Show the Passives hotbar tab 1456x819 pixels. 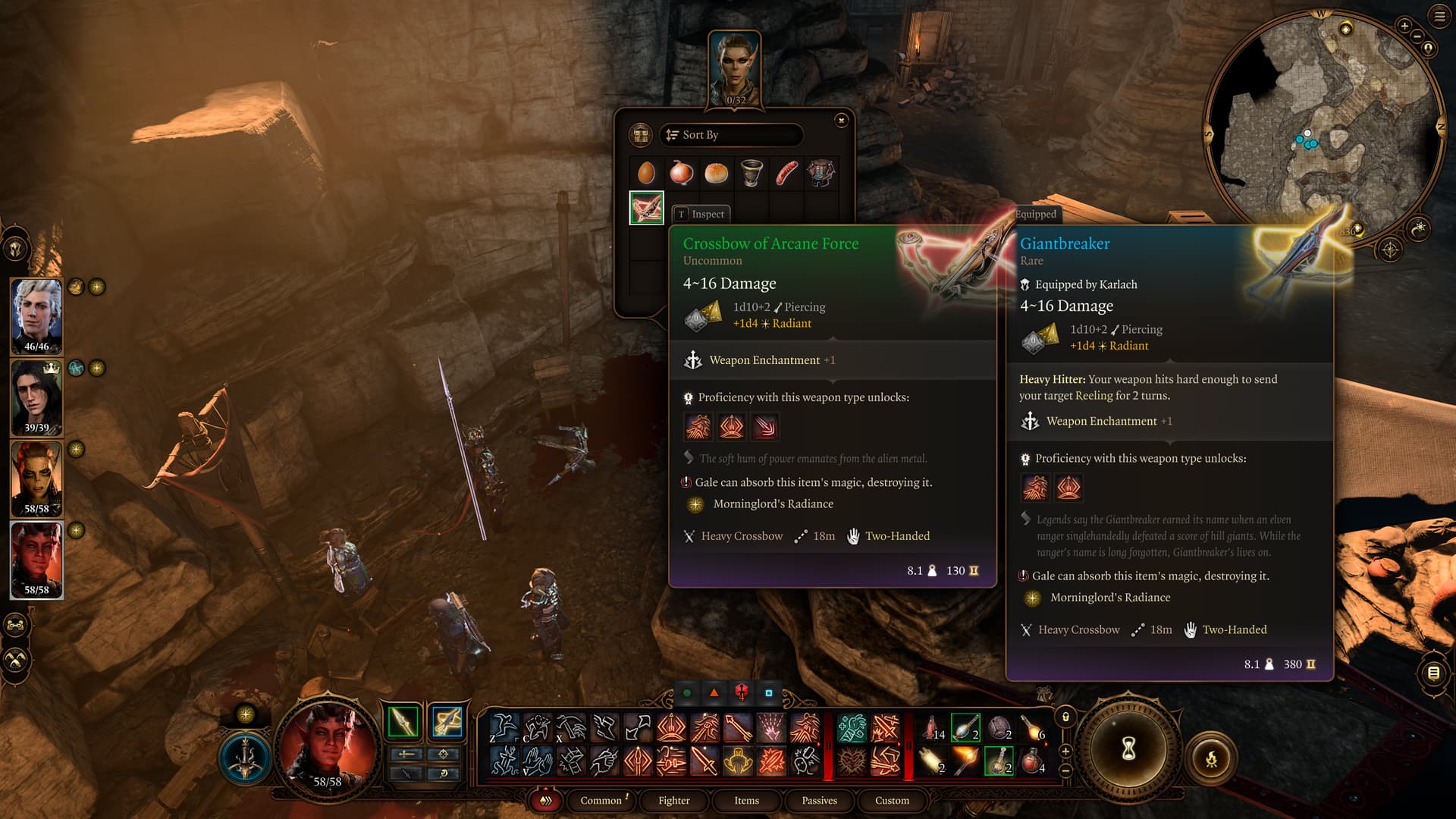click(x=819, y=801)
